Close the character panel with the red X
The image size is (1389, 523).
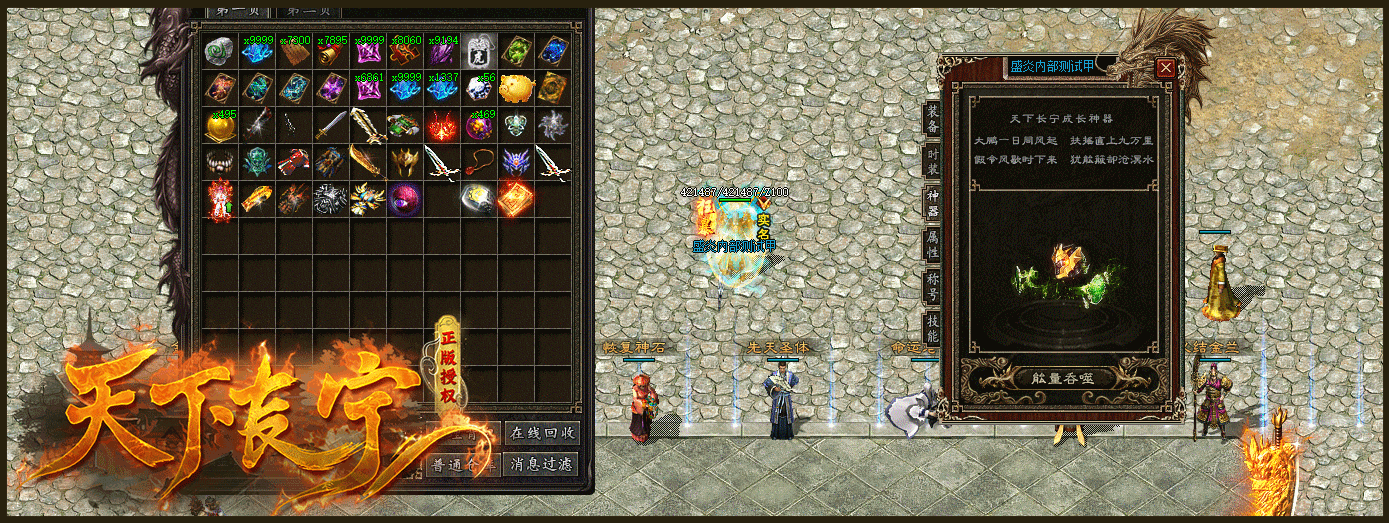tap(1166, 68)
